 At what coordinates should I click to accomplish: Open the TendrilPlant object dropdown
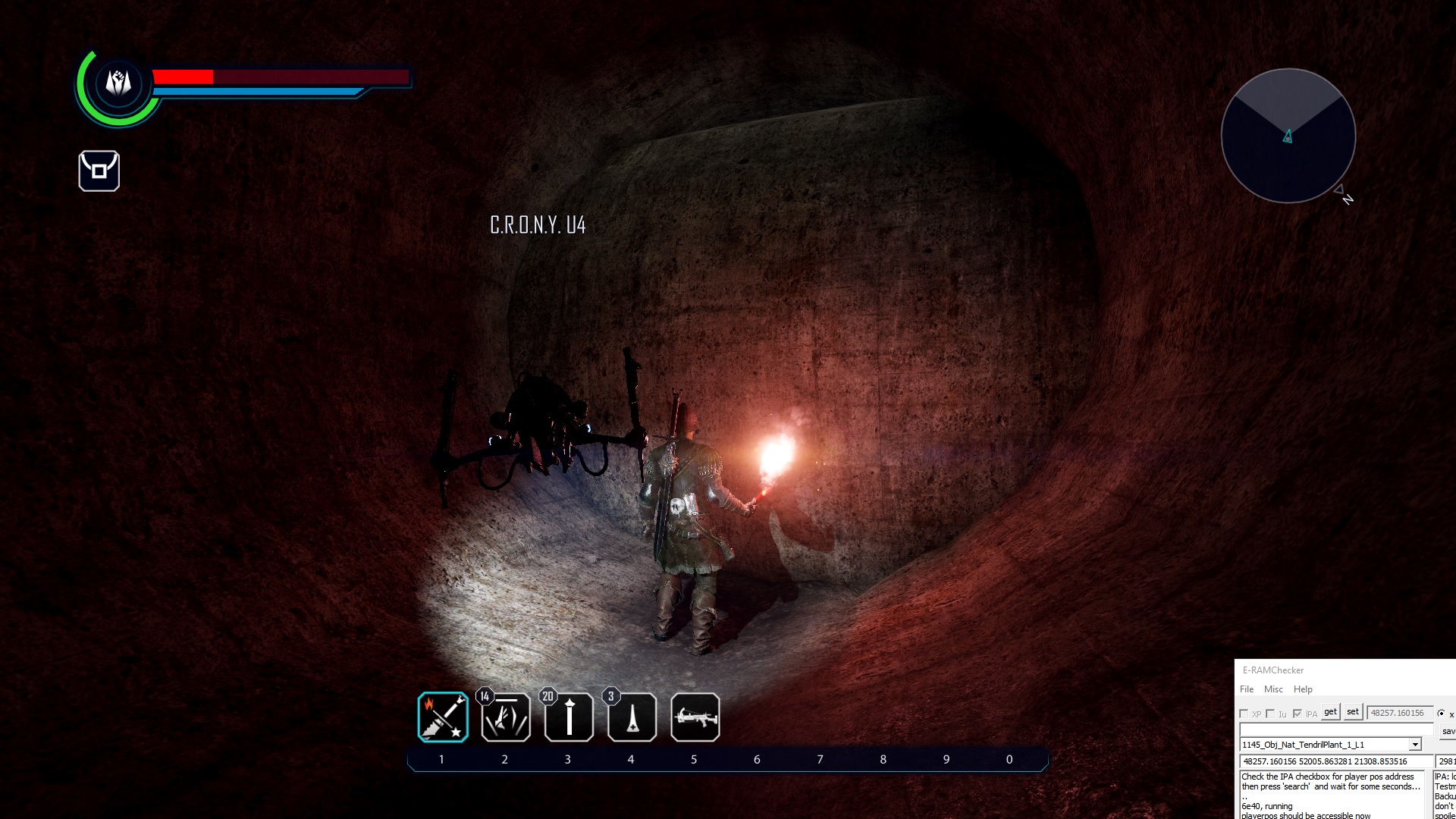(1414, 745)
